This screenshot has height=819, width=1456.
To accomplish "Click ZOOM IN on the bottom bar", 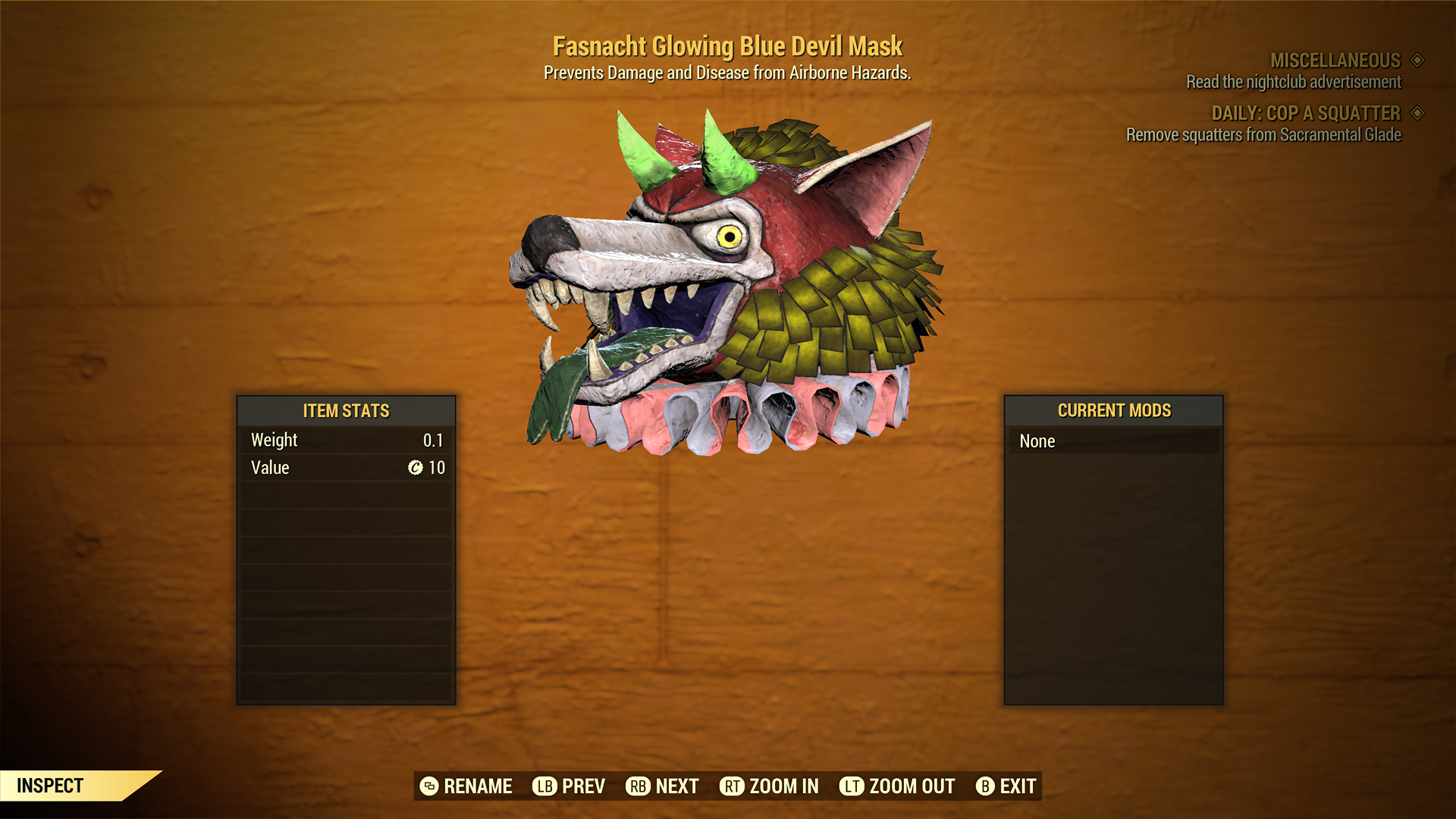I will (x=784, y=786).
